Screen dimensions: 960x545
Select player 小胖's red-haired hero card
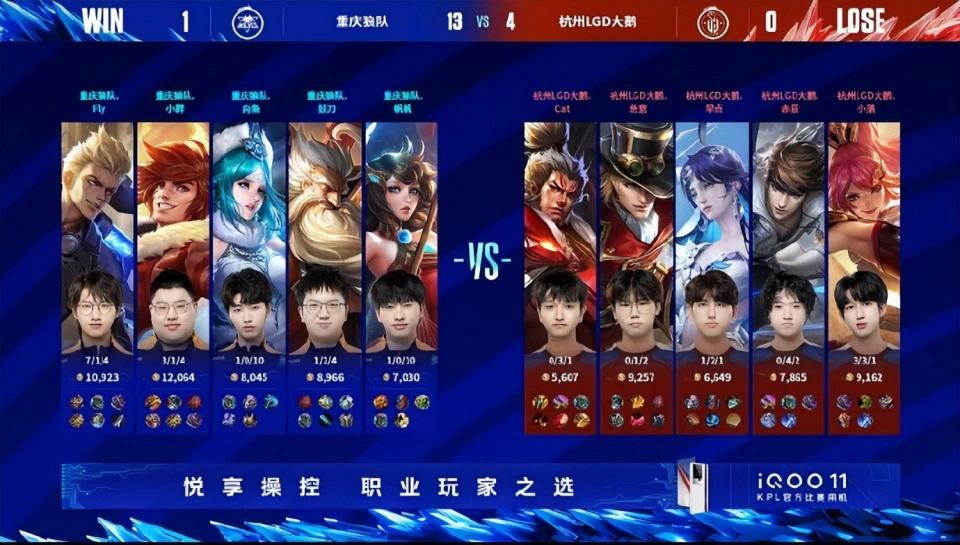(173, 200)
